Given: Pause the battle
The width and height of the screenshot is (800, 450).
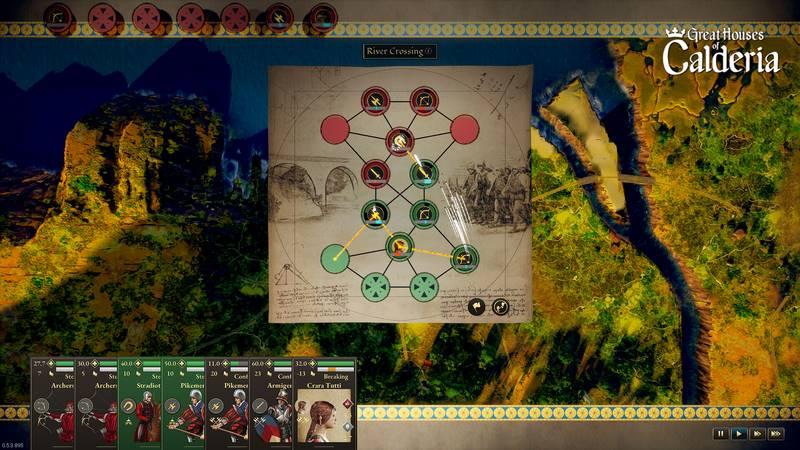Looking at the screenshot, I should (x=720, y=434).
